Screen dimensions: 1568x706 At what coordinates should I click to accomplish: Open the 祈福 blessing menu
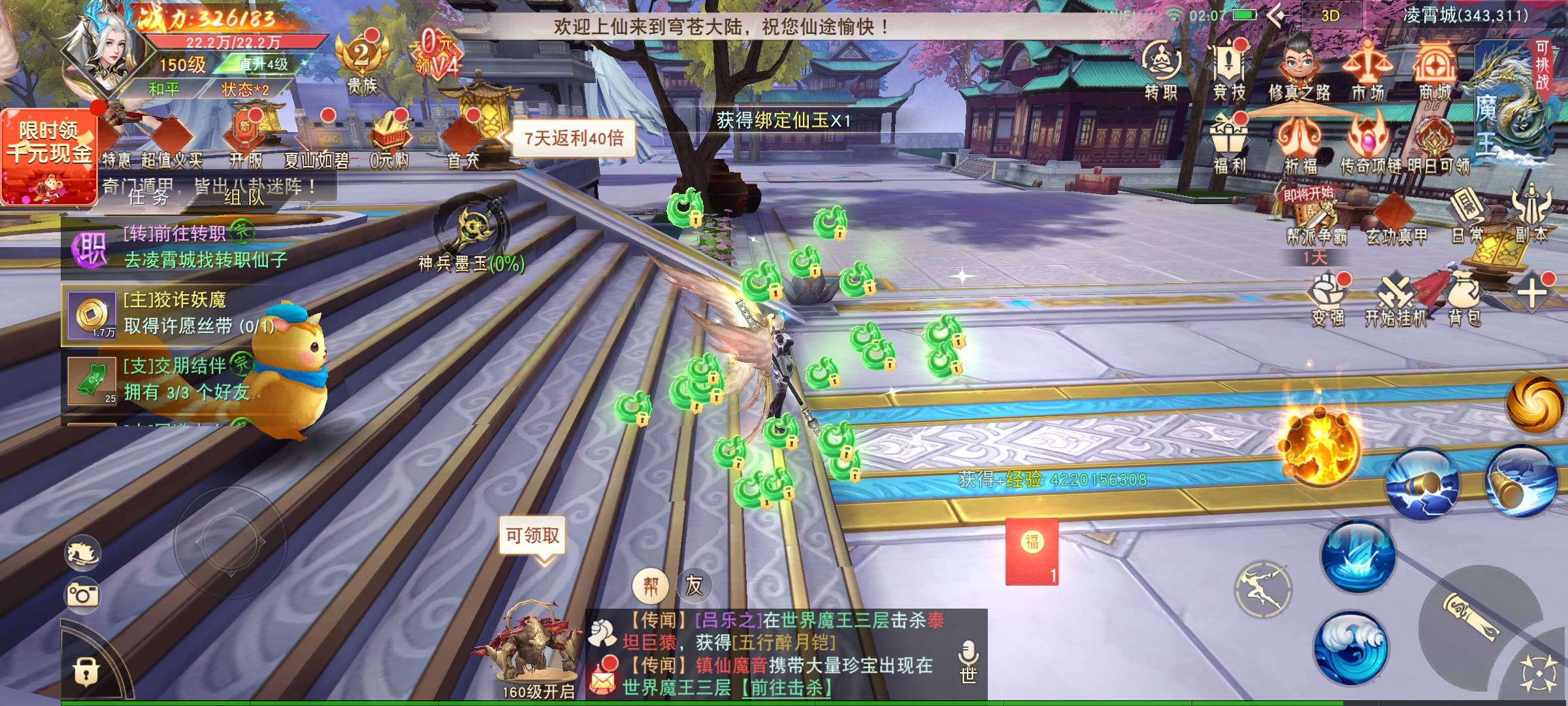(x=1300, y=145)
